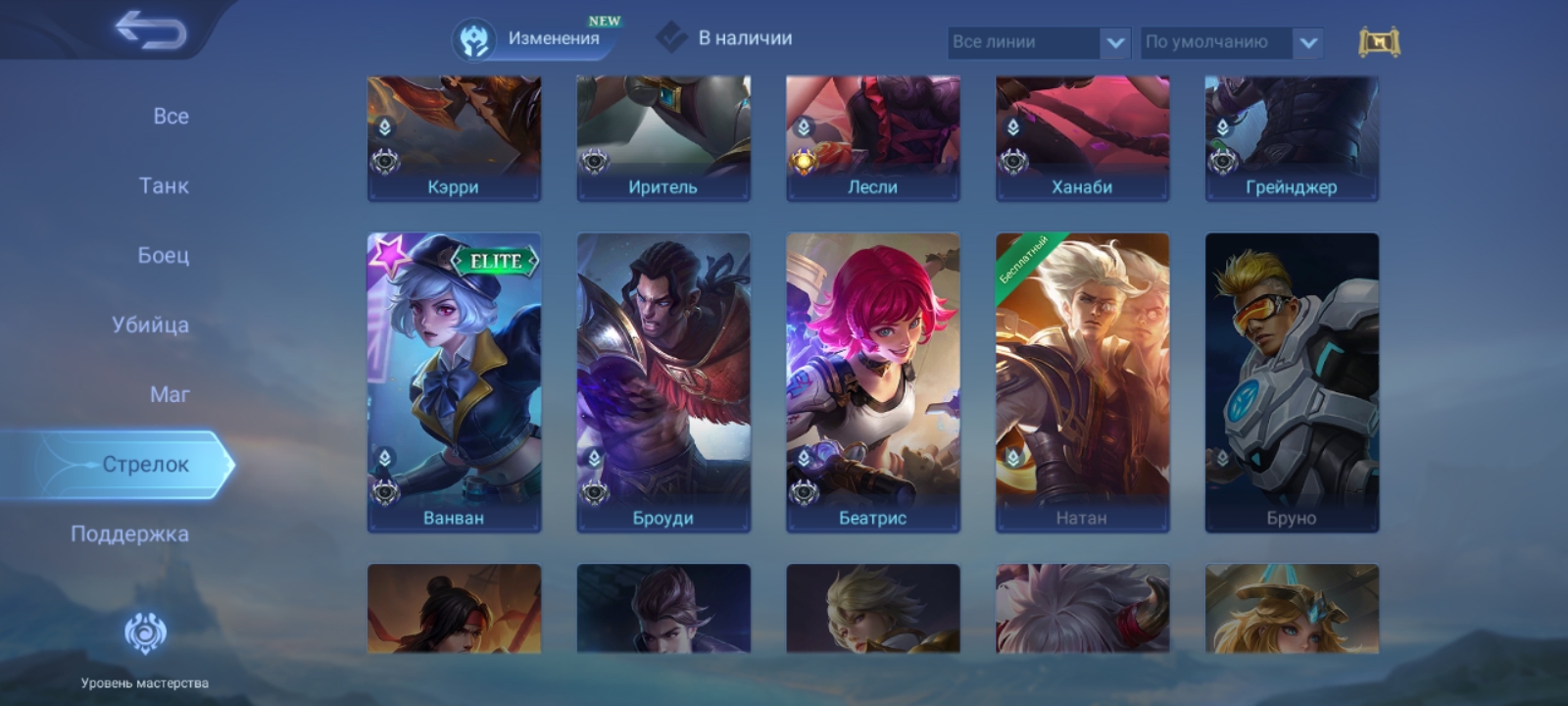Select the Ванван hero card
This screenshot has width=1568, height=706.
454,382
